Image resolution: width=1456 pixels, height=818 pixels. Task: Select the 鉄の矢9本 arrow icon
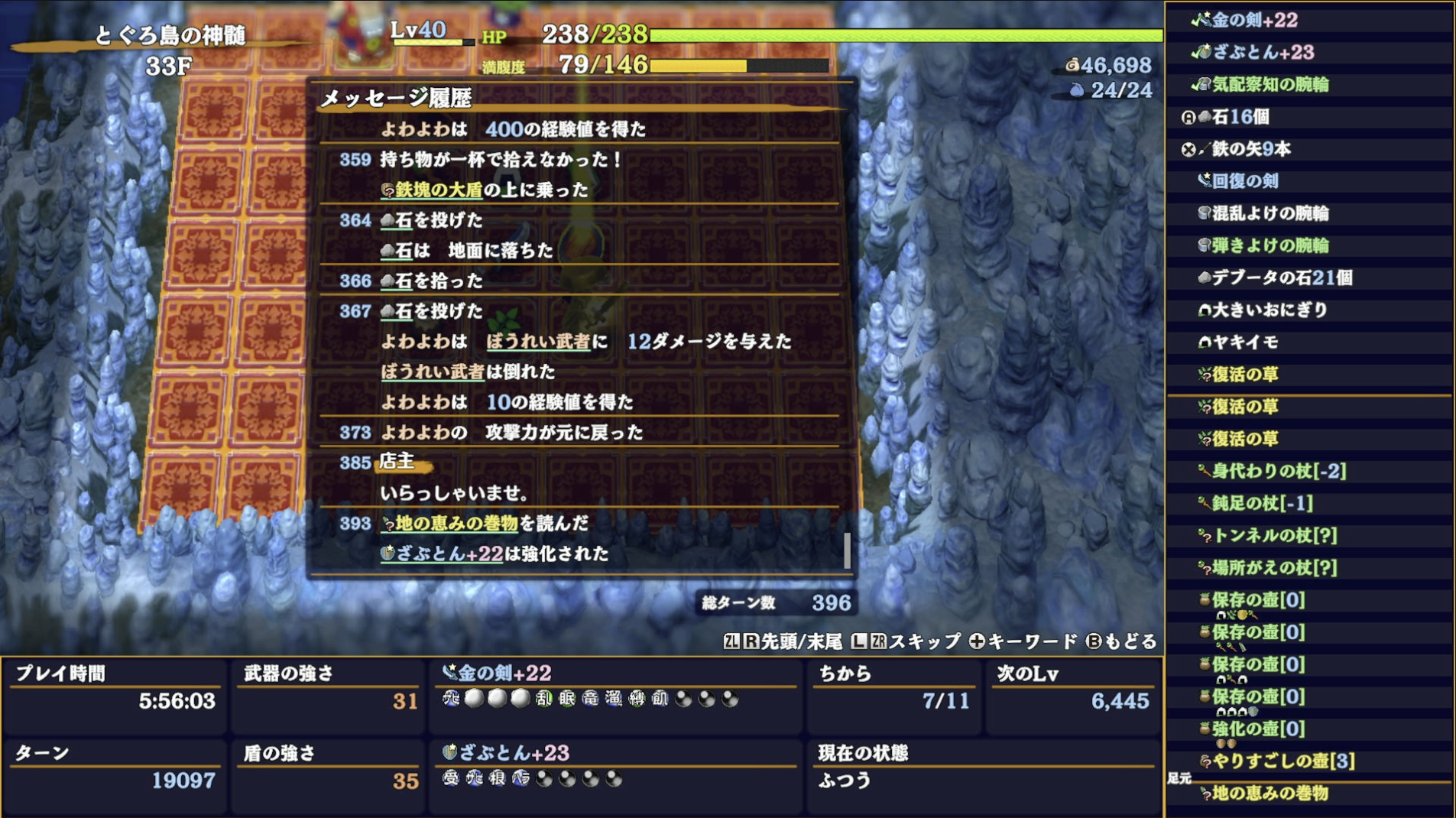[x=1203, y=150]
